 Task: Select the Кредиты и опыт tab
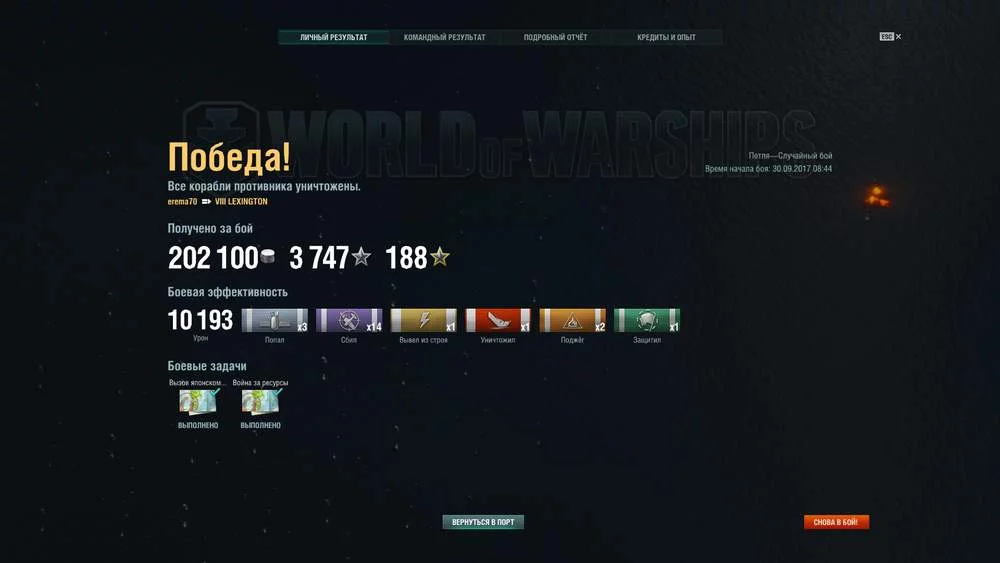pyautogui.click(x=666, y=38)
